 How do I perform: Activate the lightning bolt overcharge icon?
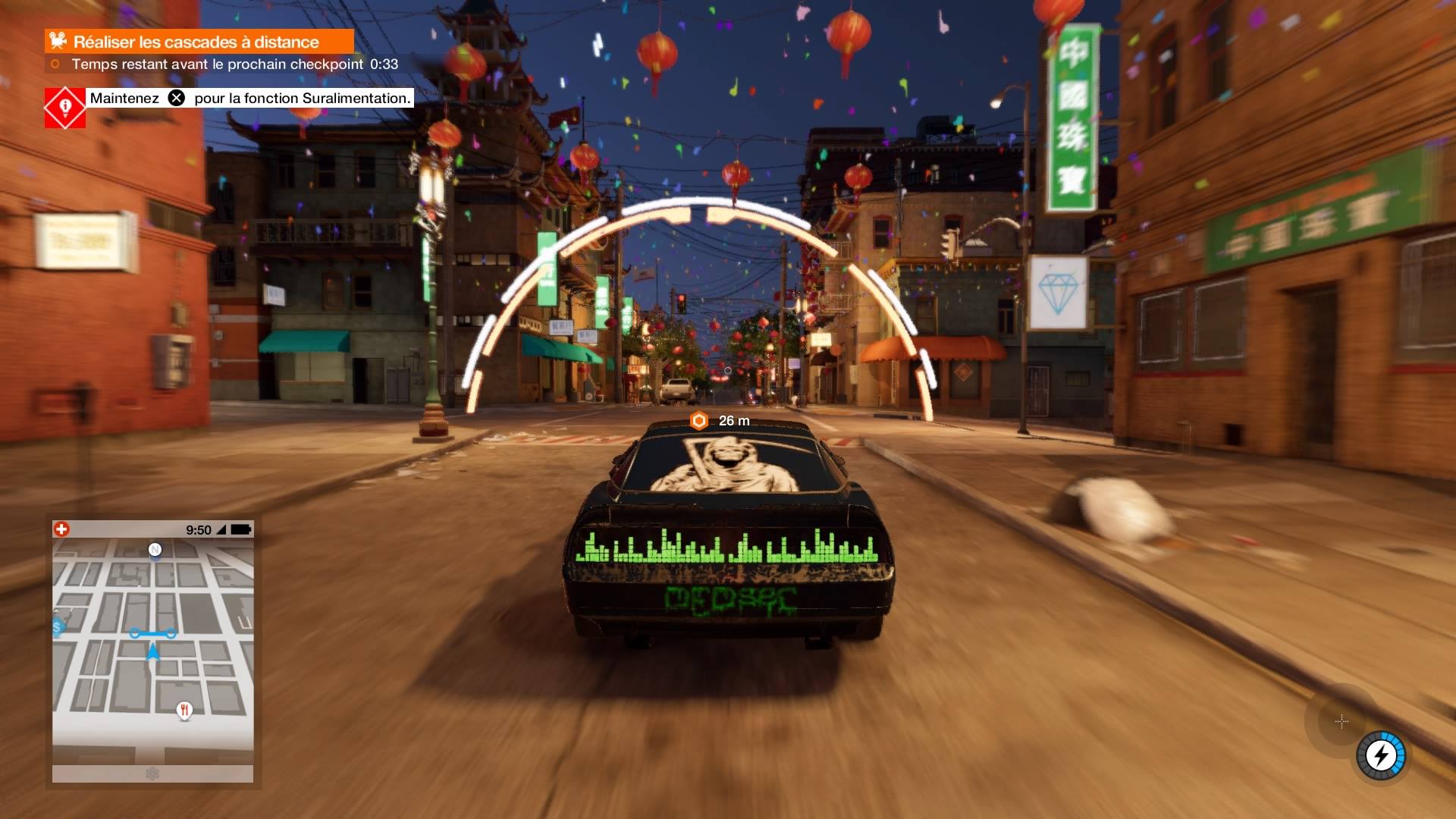pyautogui.click(x=1380, y=755)
